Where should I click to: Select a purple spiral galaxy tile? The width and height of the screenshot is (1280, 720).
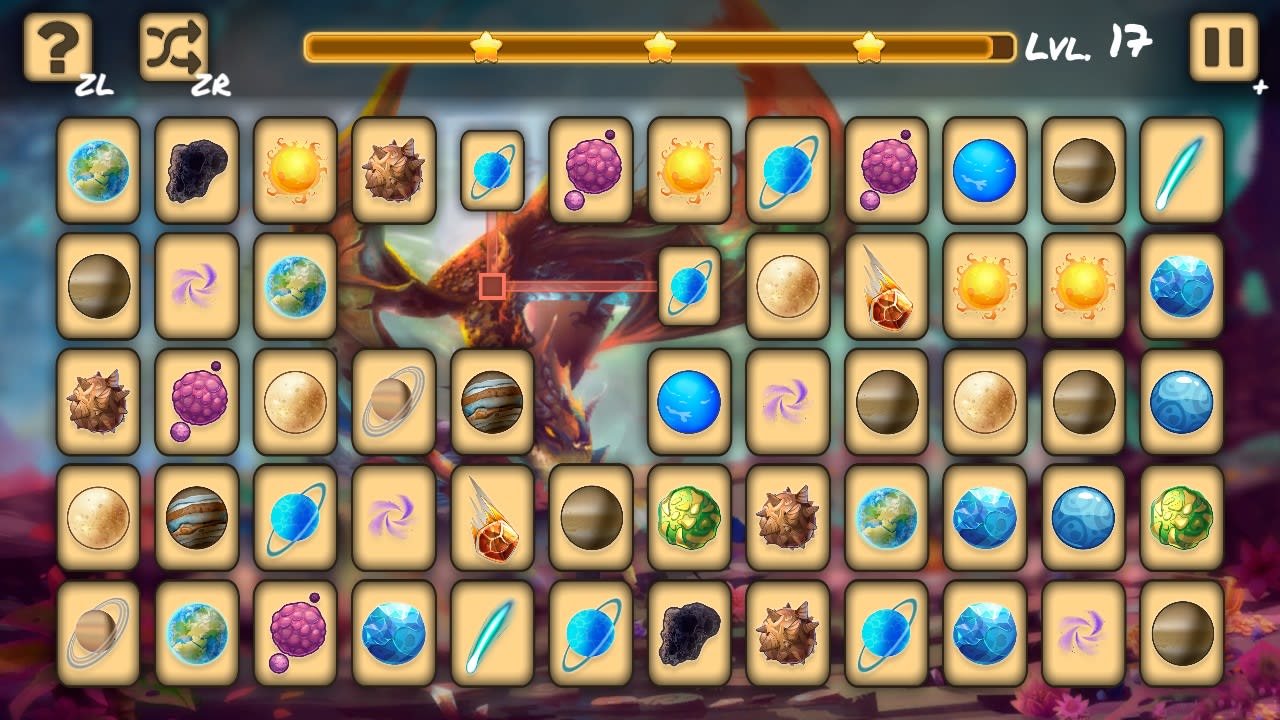196,286
